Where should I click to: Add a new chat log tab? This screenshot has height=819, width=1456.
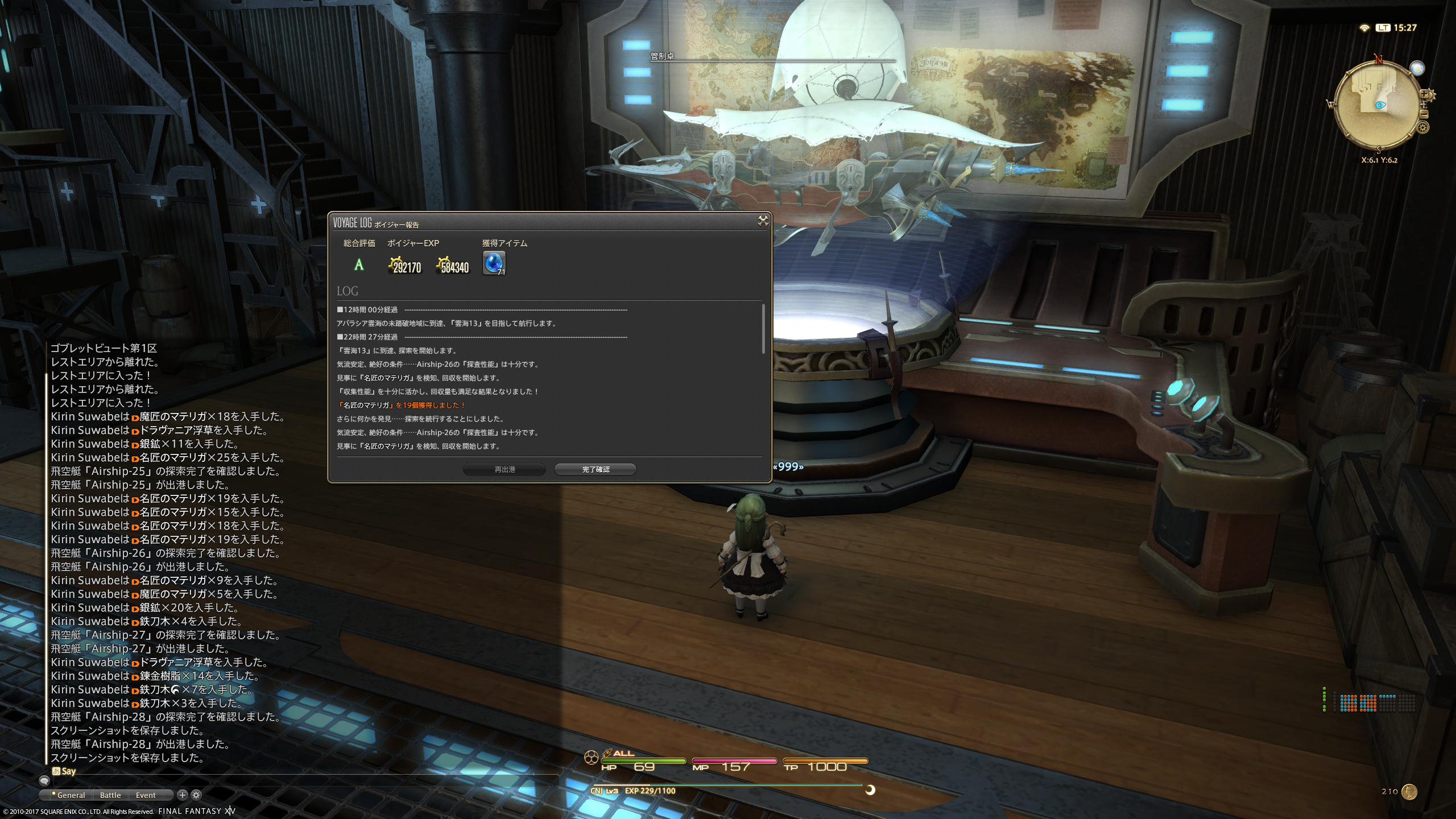pyautogui.click(x=182, y=795)
